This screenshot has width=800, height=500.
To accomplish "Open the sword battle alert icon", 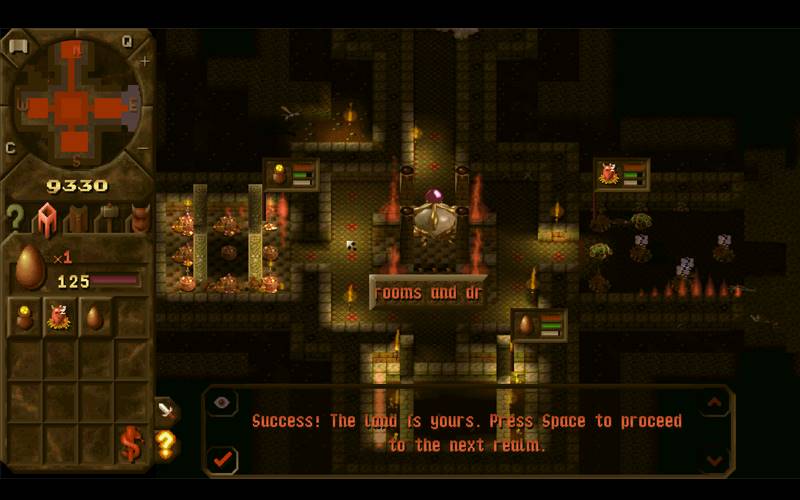I will pos(165,409).
